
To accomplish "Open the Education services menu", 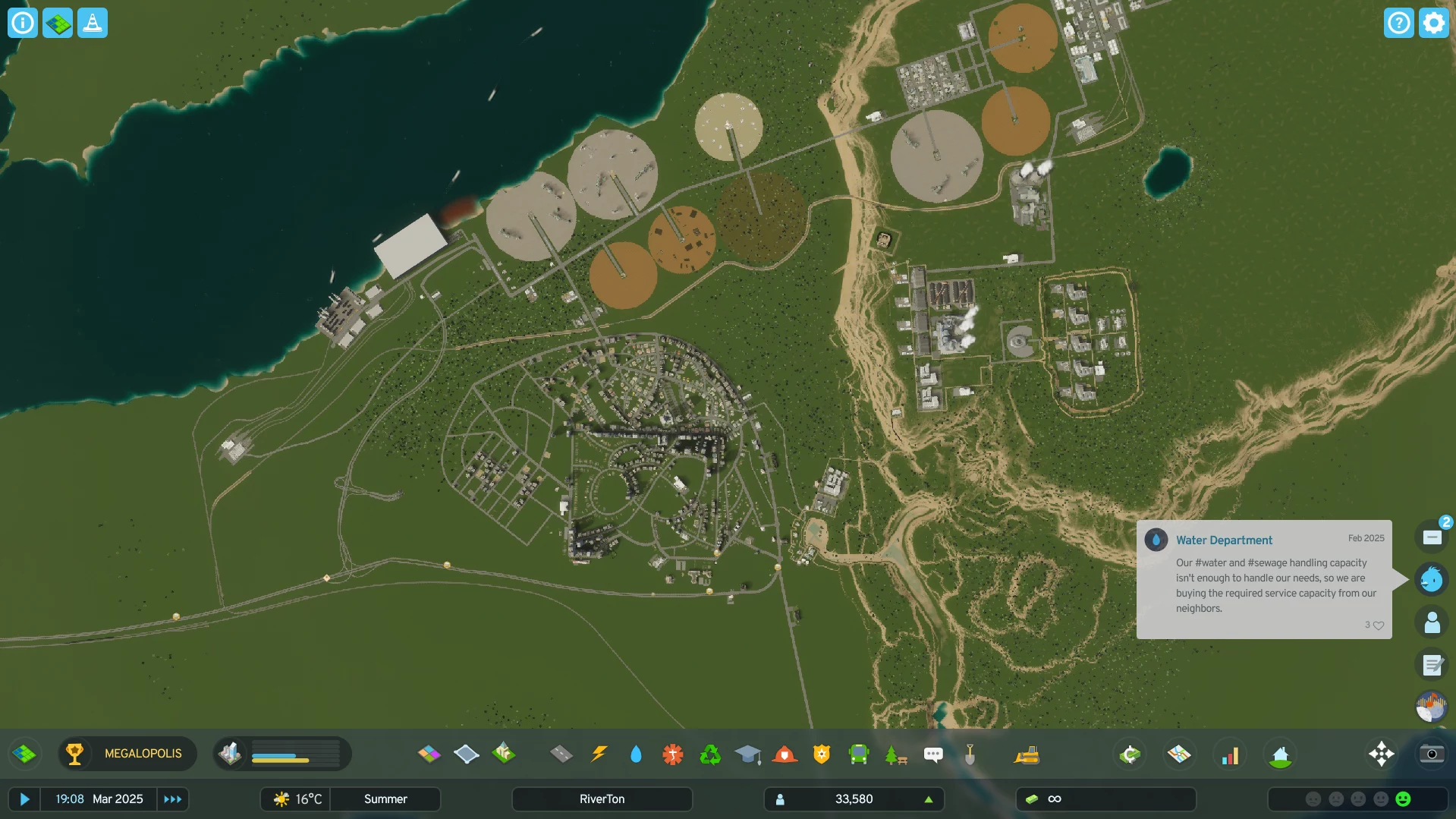I will click(x=749, y=754).
